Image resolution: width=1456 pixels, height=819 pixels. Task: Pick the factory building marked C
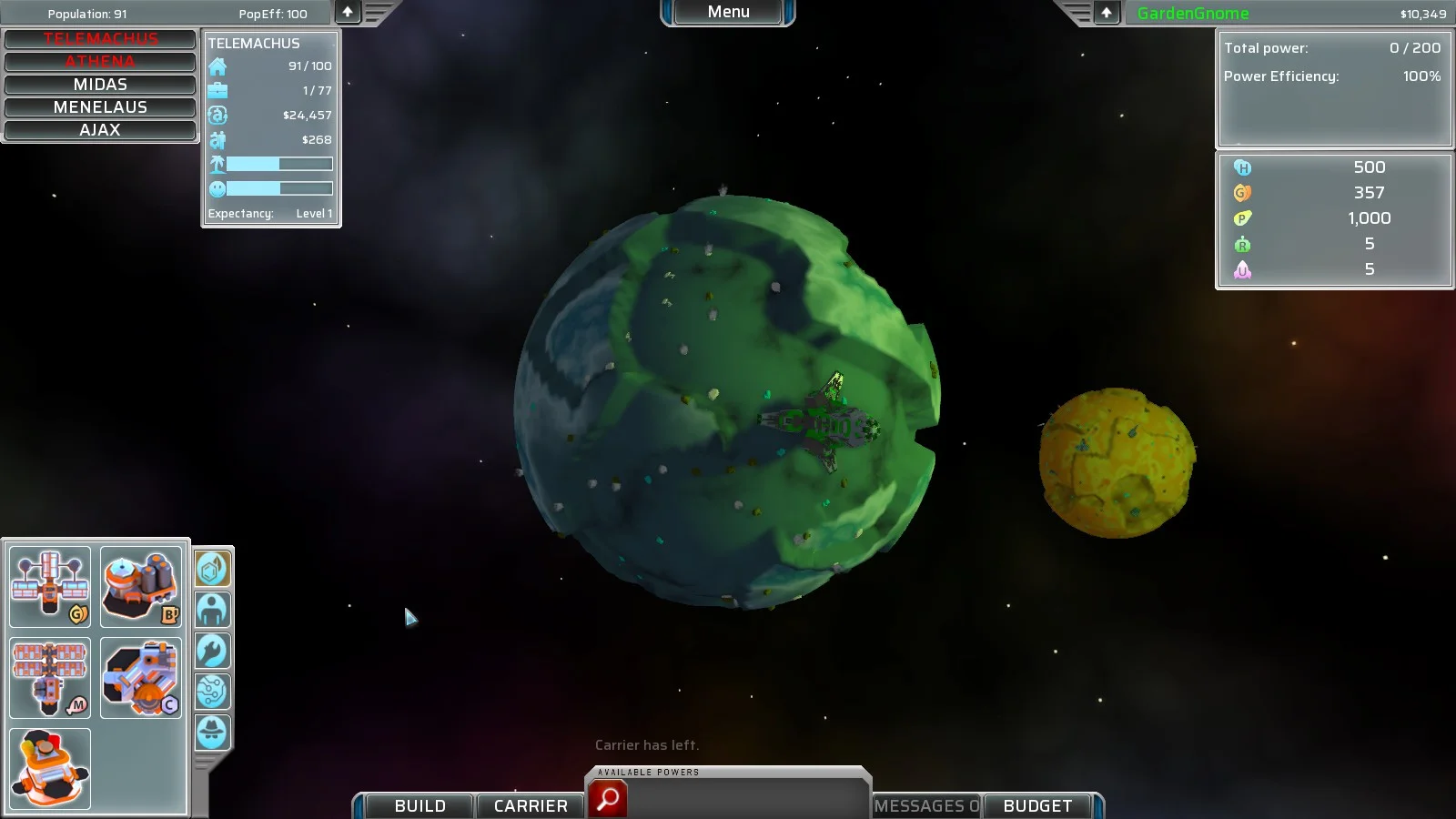coord(140,678)
